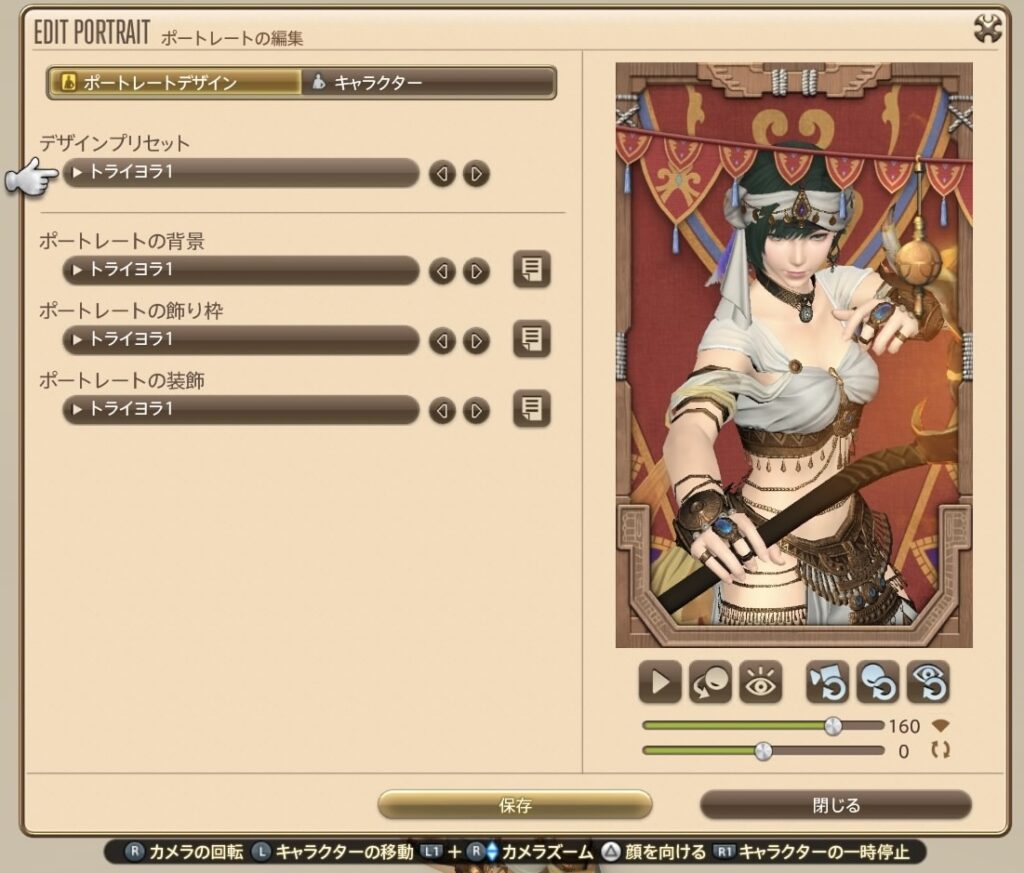This screenshot has width=1024, height=873.
Task: Open the ポートレートの飾り枠 list button
Action: point(532,340)
